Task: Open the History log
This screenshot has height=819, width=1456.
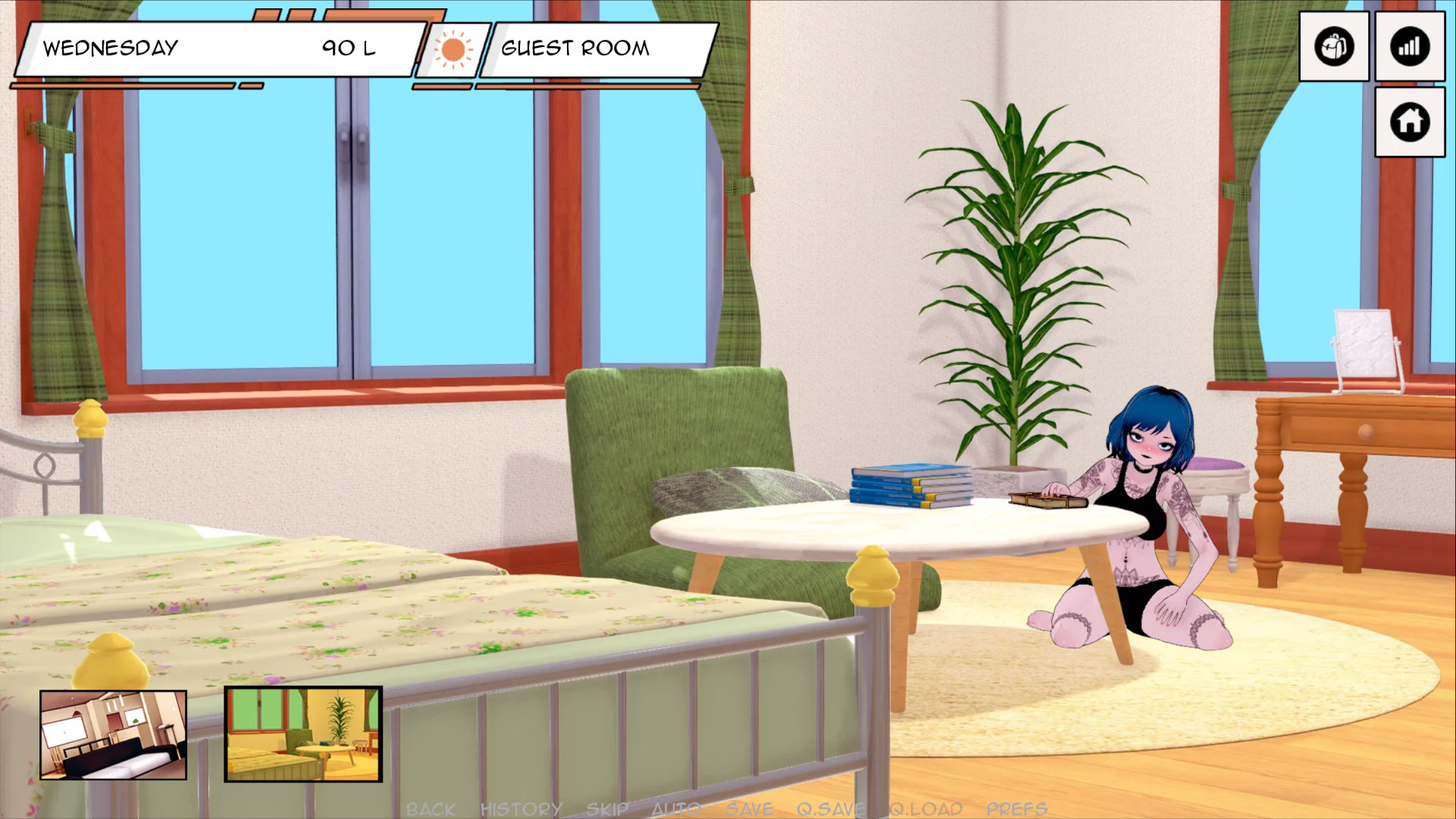Action: point(521,809)
